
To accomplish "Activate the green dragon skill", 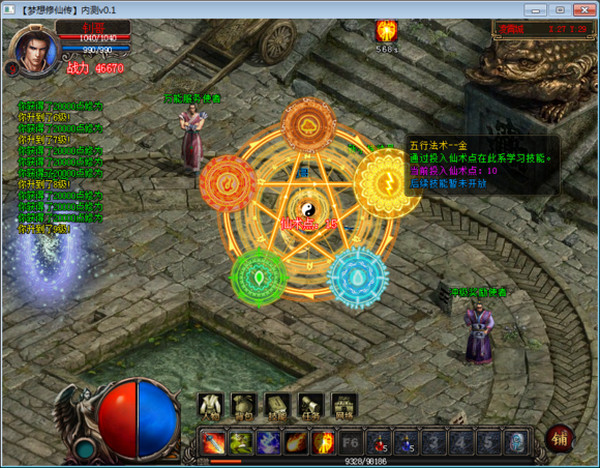I will click(x=241, y=441).
